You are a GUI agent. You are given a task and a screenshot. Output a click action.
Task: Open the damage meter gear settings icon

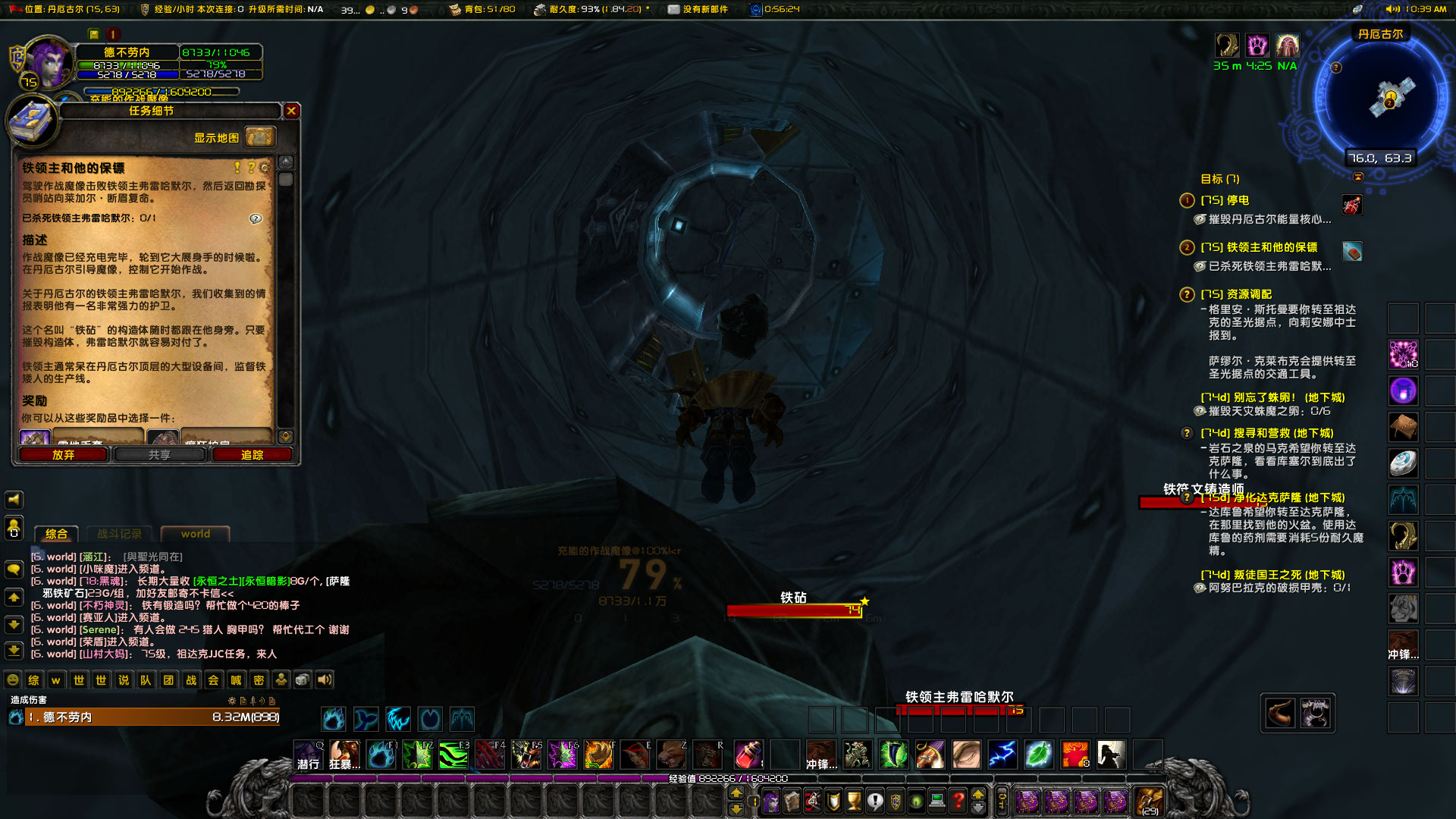pyautogui.click(x=231, y=702)
